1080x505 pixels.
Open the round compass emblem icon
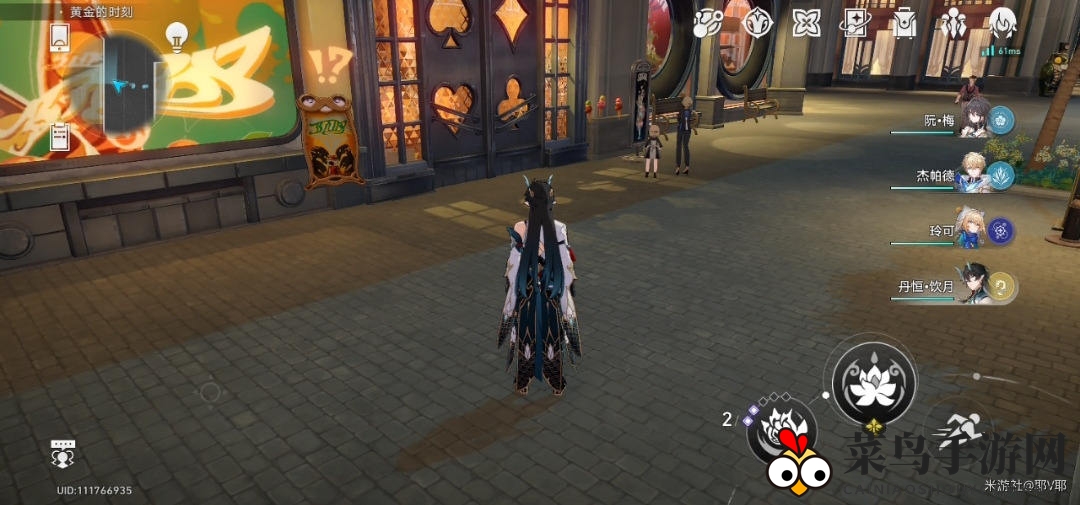point(757,23)
